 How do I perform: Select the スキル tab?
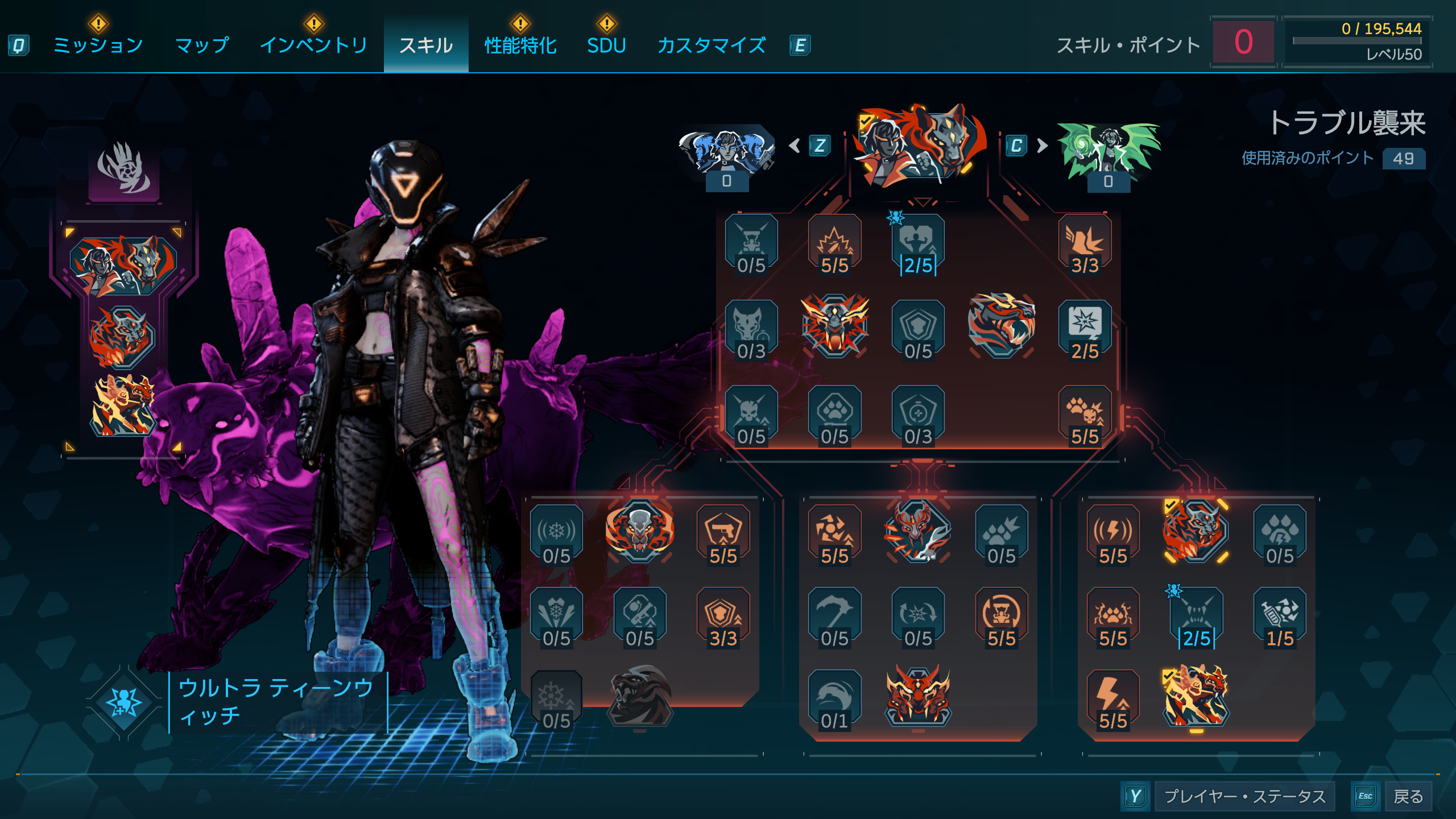coord(426,45)
